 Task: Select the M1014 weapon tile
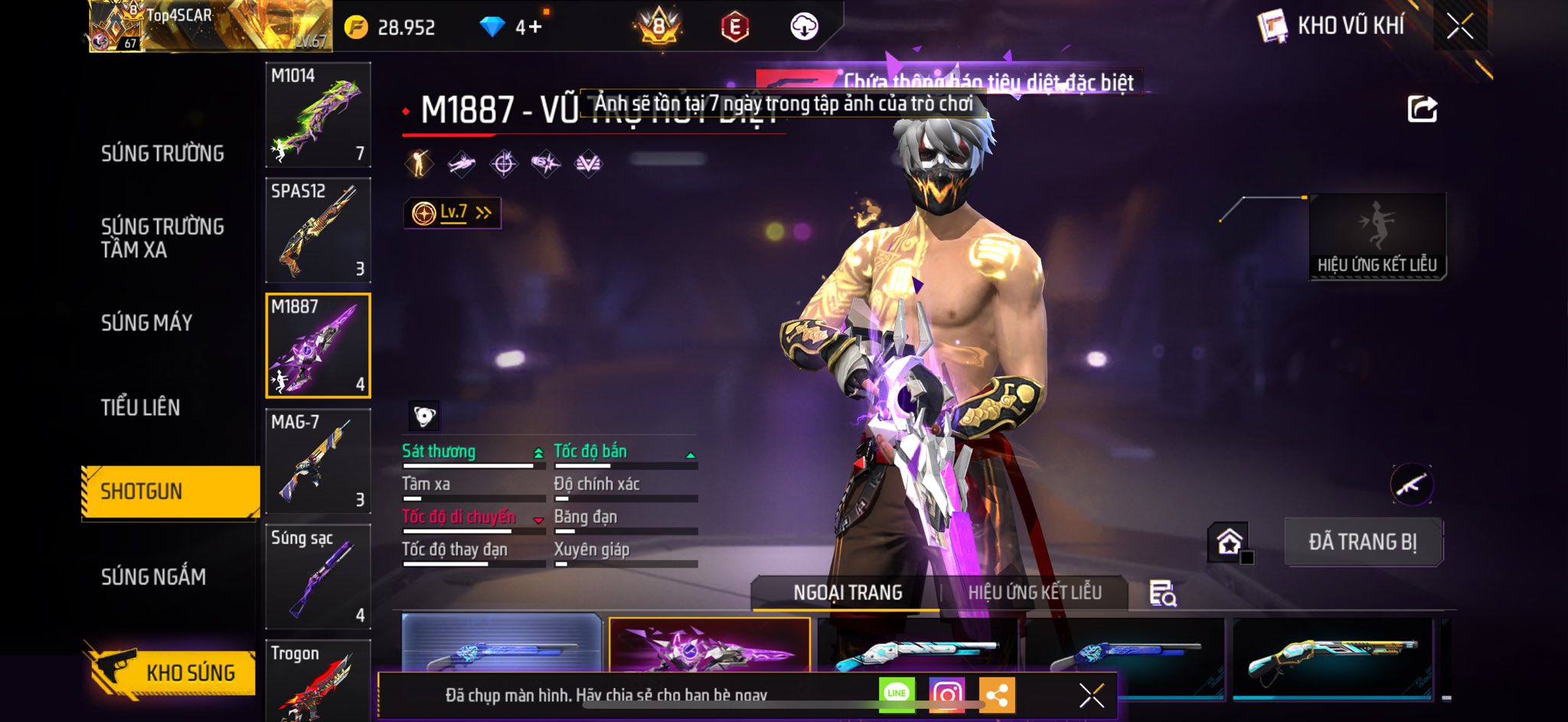(318, 115)
